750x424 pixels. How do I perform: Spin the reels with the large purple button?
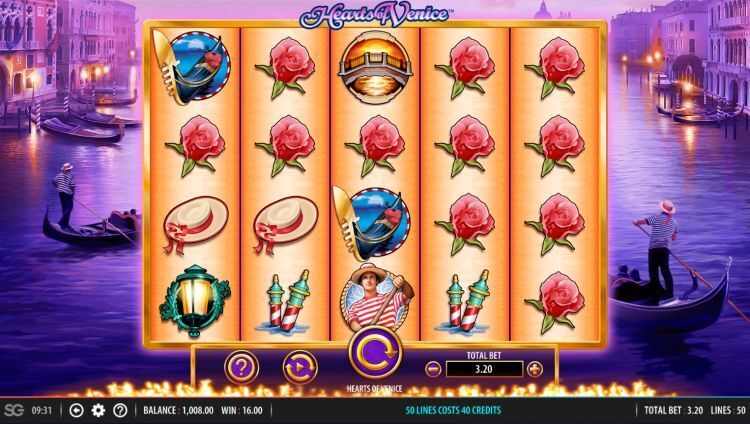tap(374, 354)
